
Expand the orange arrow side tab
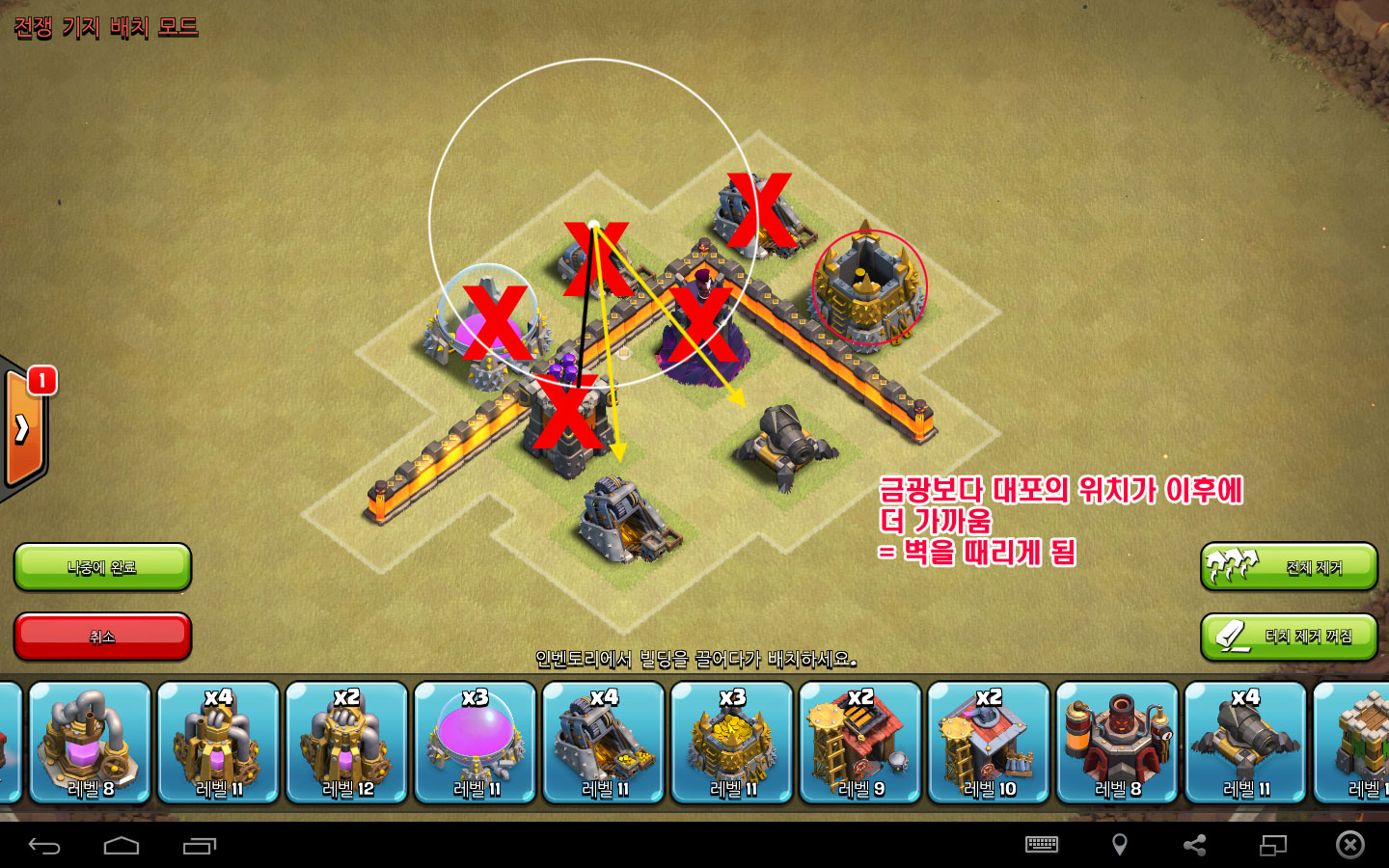pos(22,429)
